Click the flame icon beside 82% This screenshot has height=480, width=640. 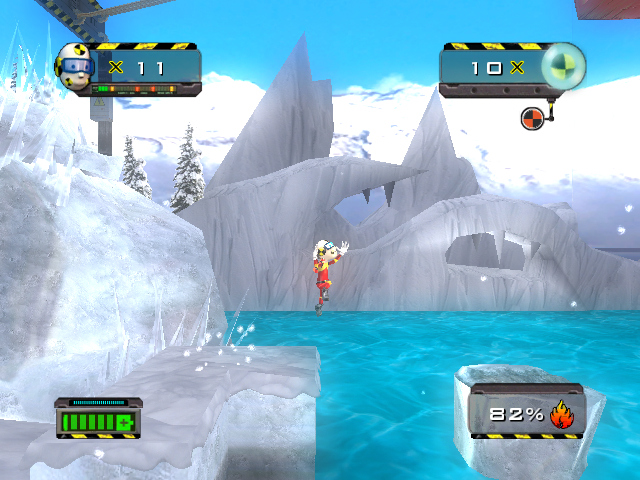561,415
